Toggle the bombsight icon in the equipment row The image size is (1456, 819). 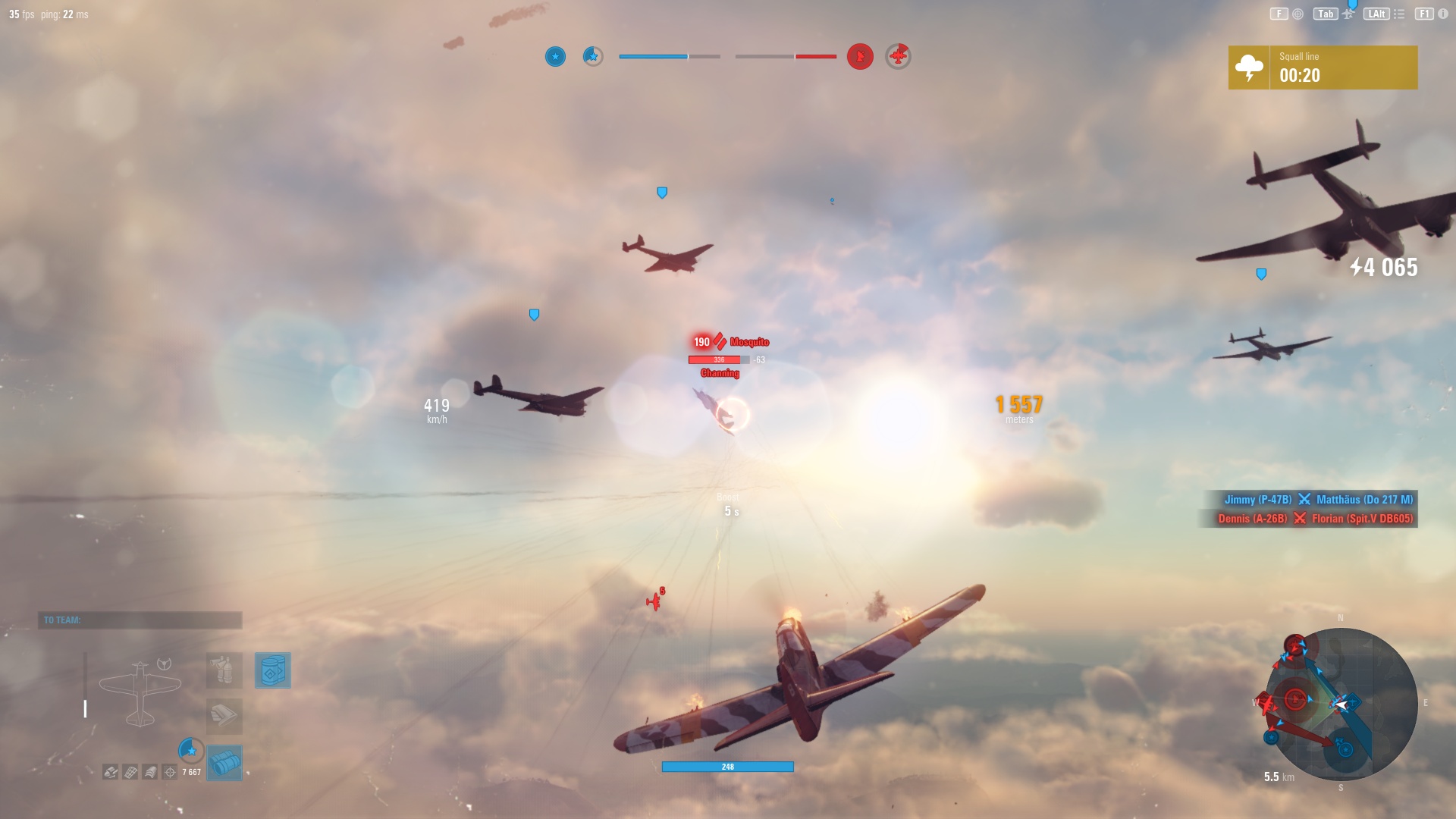pos(171,771)
